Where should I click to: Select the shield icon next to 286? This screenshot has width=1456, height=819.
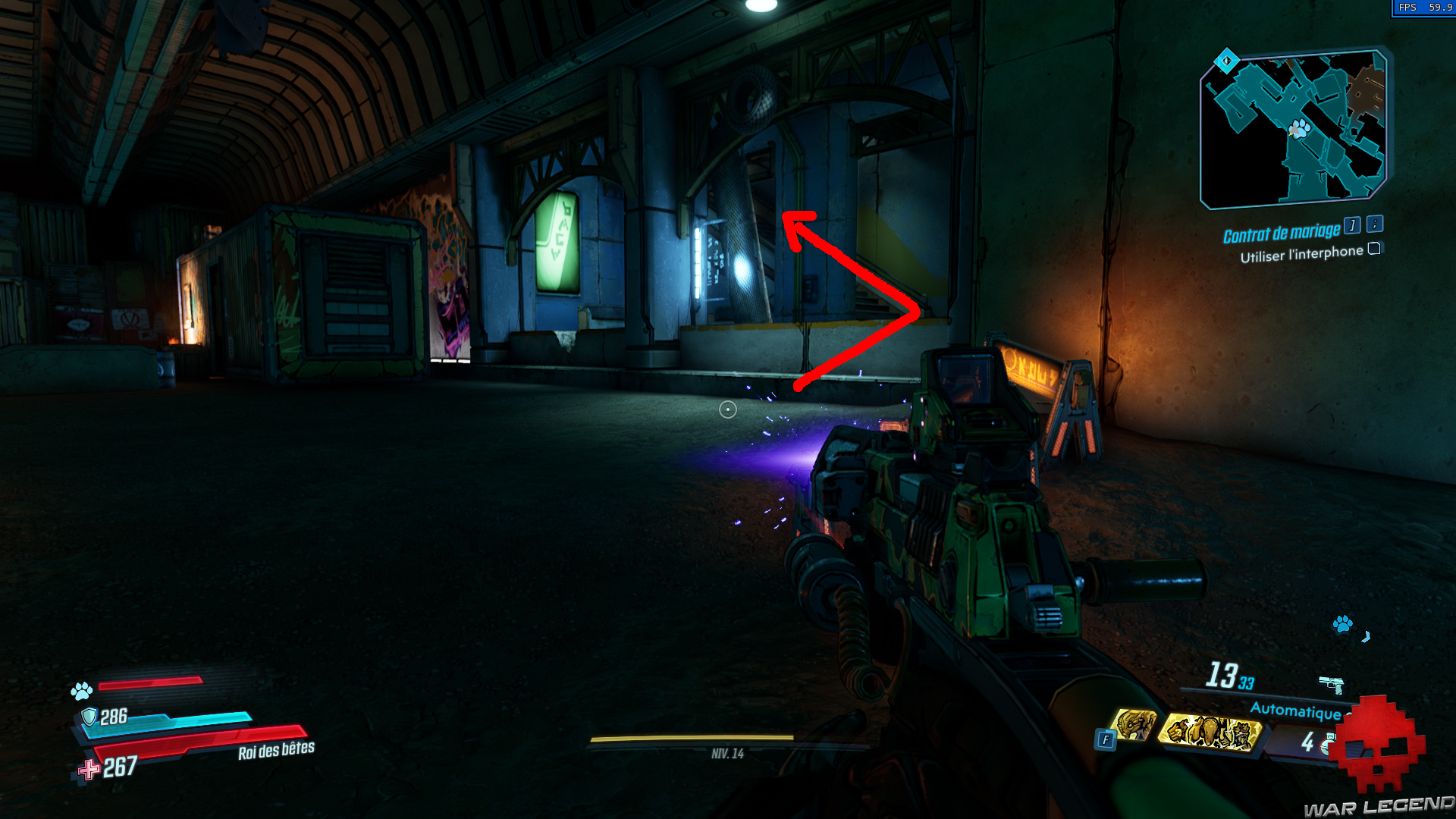click(x=91, y=716)
